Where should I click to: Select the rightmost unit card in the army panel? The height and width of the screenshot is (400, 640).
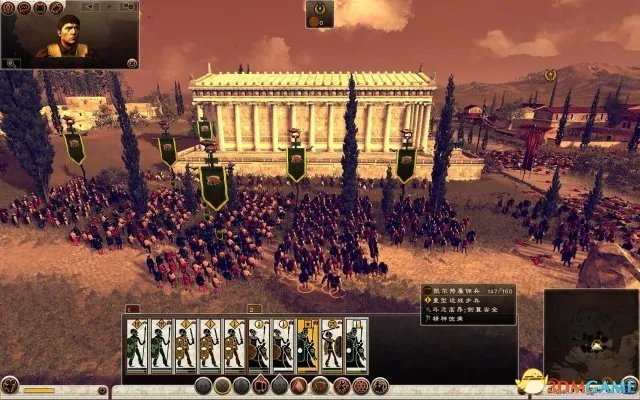pyautogui.click(x=356, y=346)
